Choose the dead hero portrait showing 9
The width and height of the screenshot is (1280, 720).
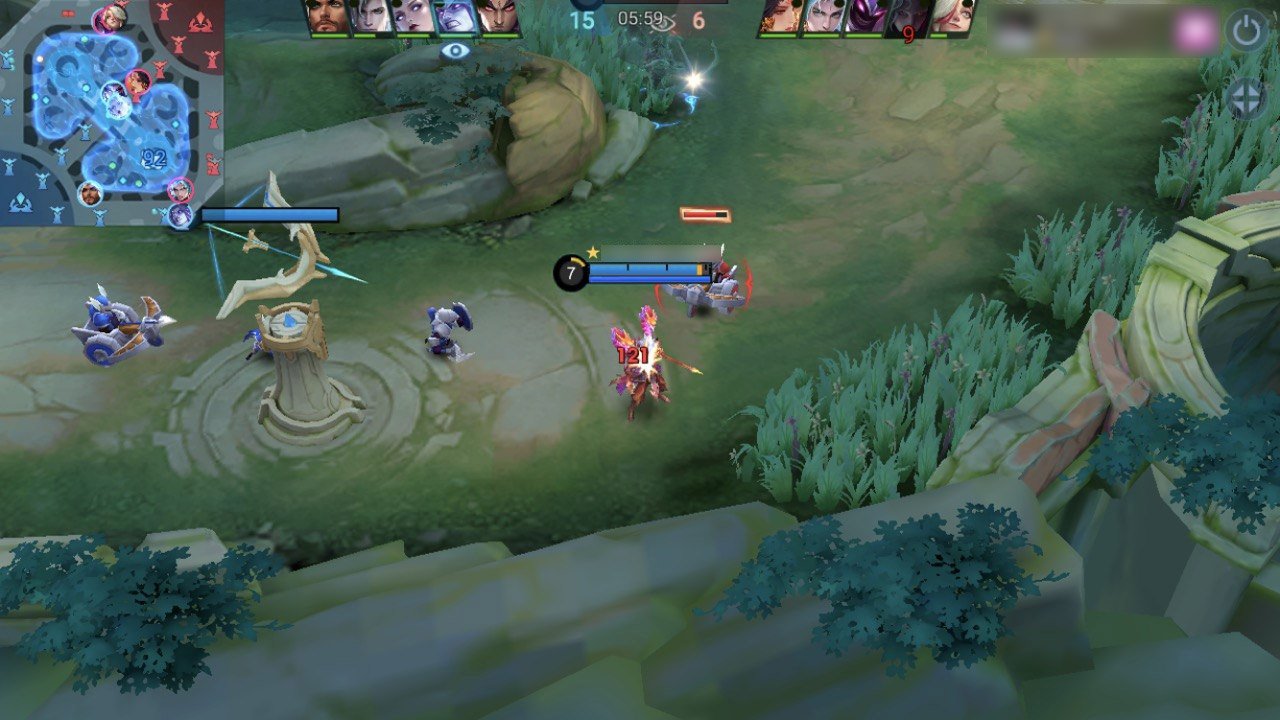[908, 17]
